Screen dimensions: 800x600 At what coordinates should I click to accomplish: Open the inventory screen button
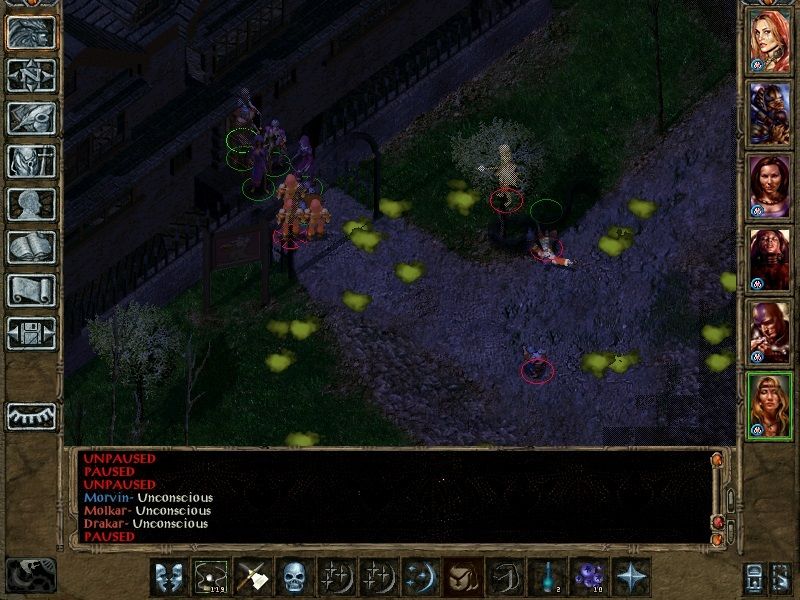tap(31, 161)
